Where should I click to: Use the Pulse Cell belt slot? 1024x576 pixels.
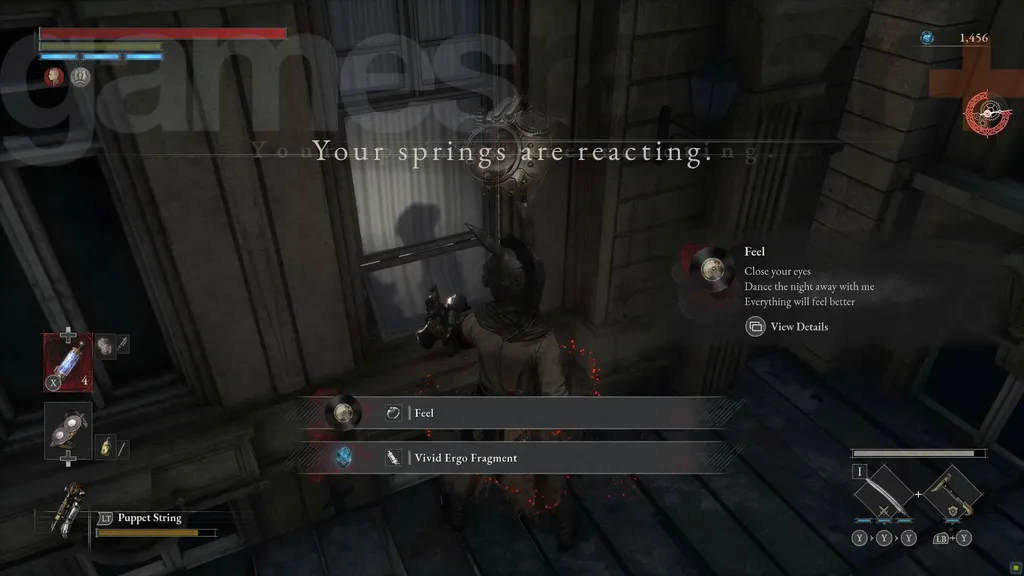[68, 358]
